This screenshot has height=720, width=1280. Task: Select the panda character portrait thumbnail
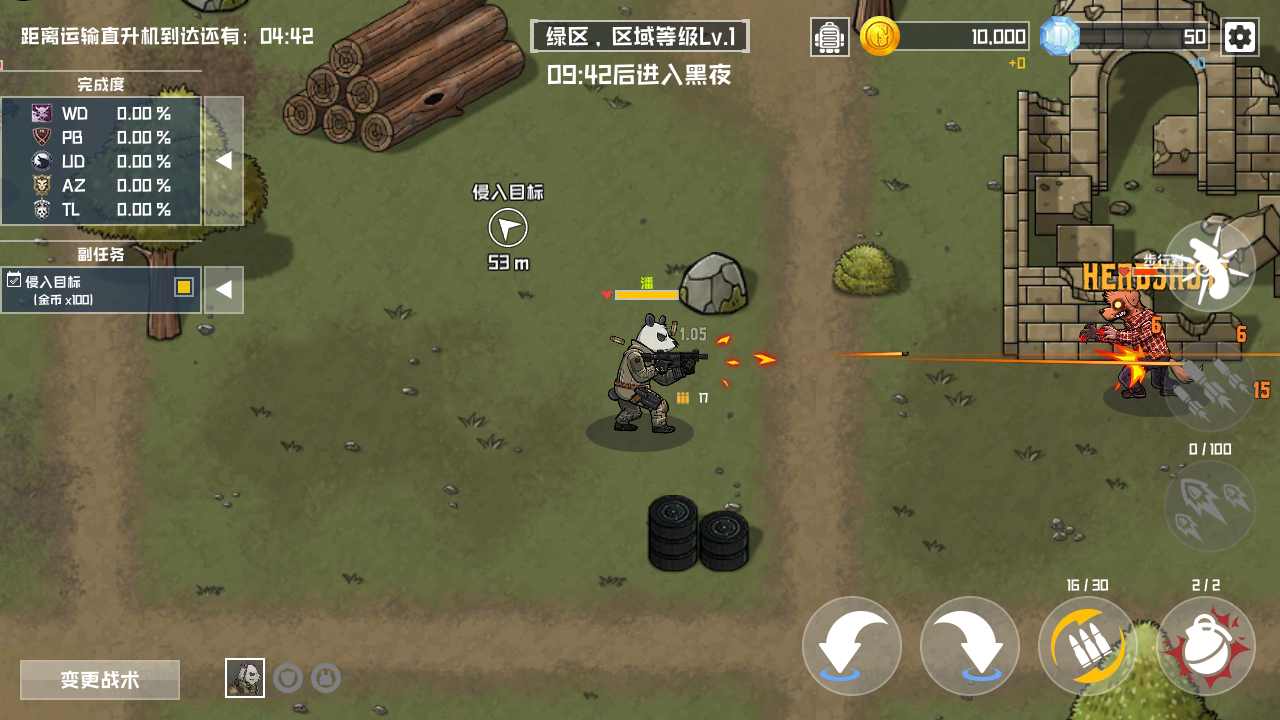coord(245,677)
